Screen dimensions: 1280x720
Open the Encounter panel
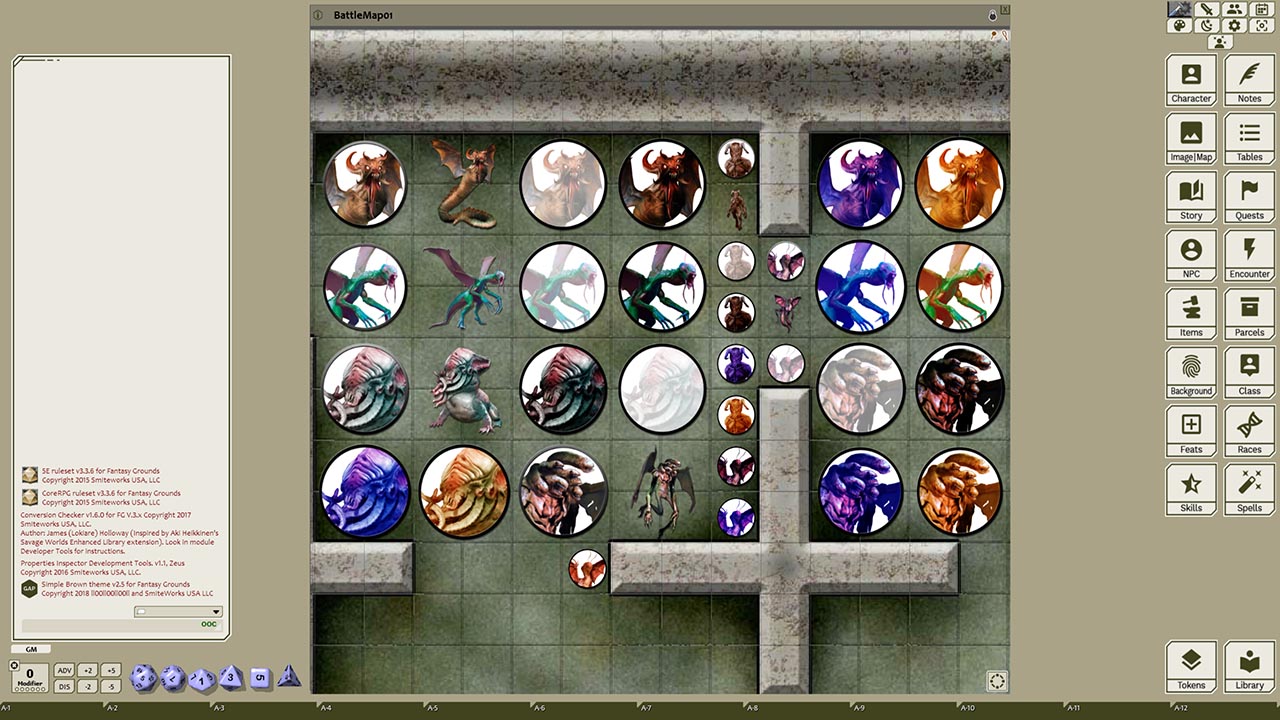pos(1249,255)
